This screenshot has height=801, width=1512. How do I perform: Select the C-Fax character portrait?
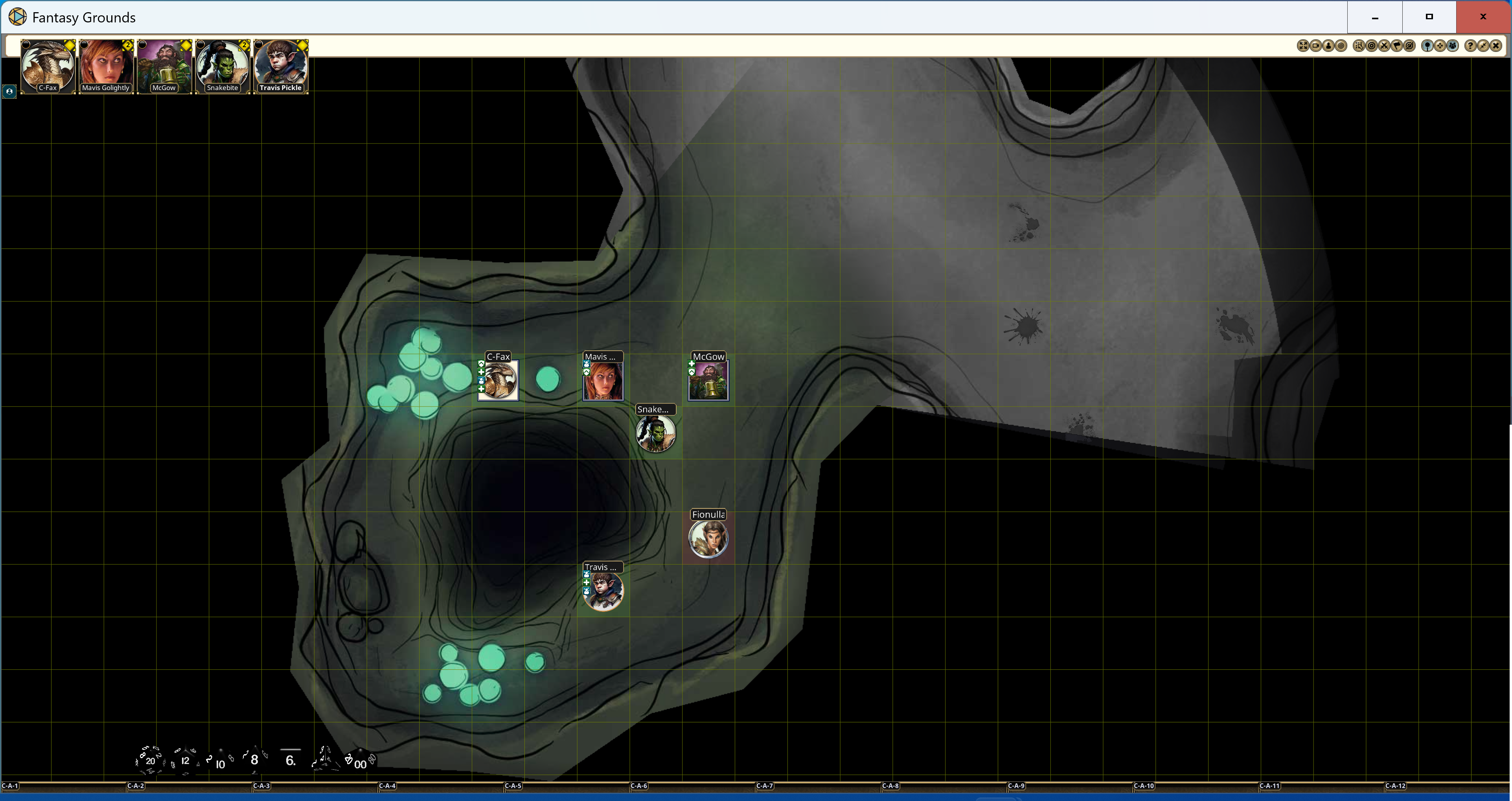[48, 65]
